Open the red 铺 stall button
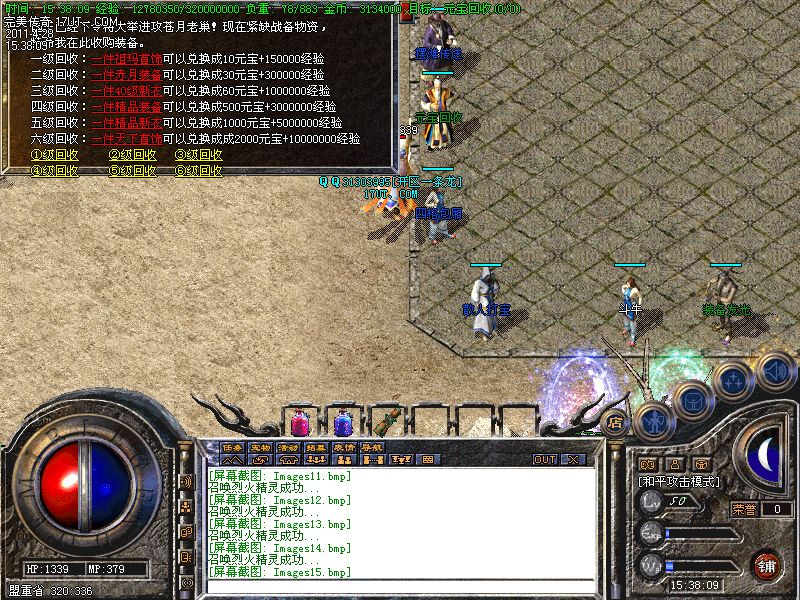The image size is (800, 600). point(767,563)
